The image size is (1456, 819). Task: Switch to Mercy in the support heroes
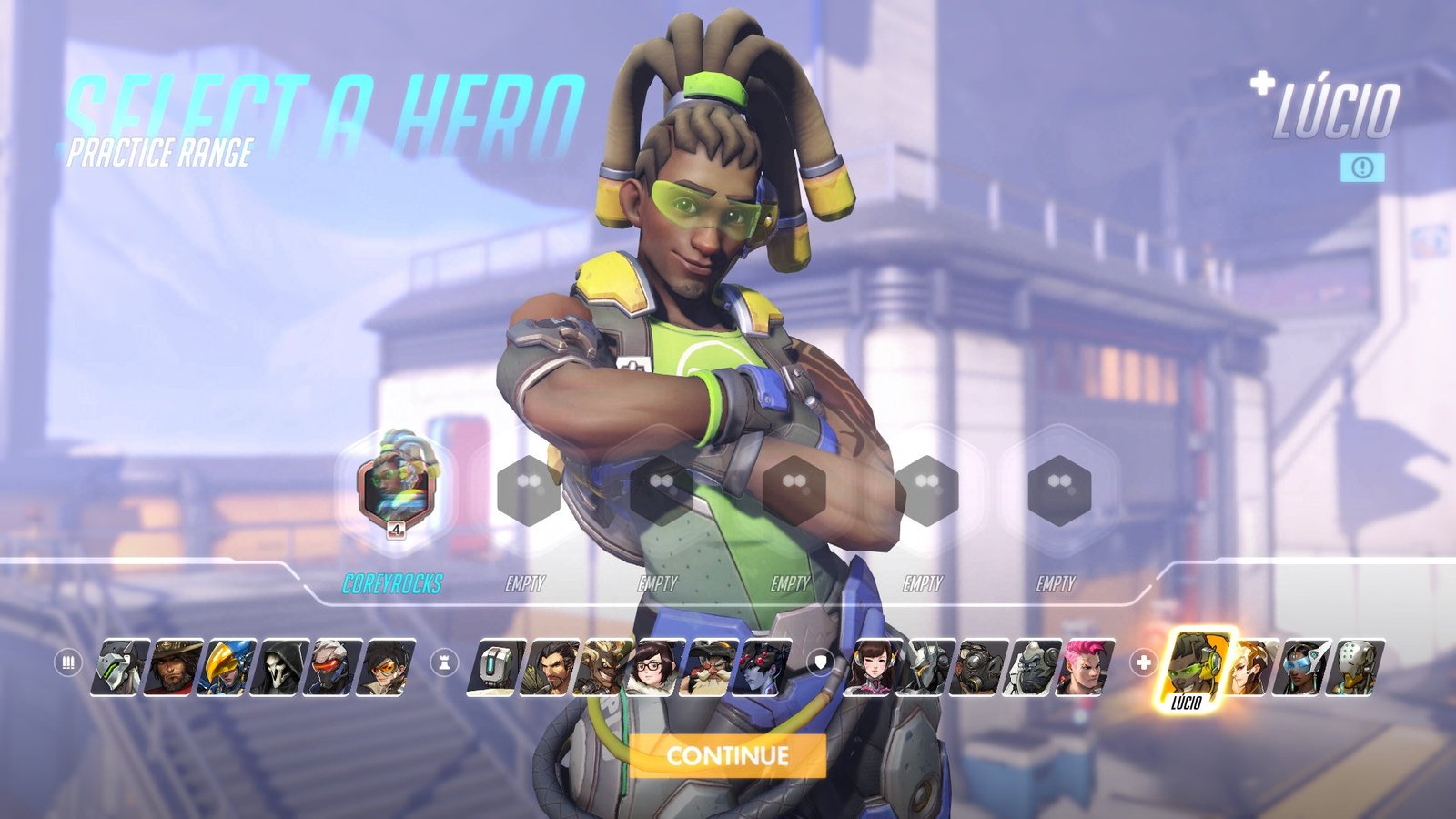click(x=1251, y=667)
